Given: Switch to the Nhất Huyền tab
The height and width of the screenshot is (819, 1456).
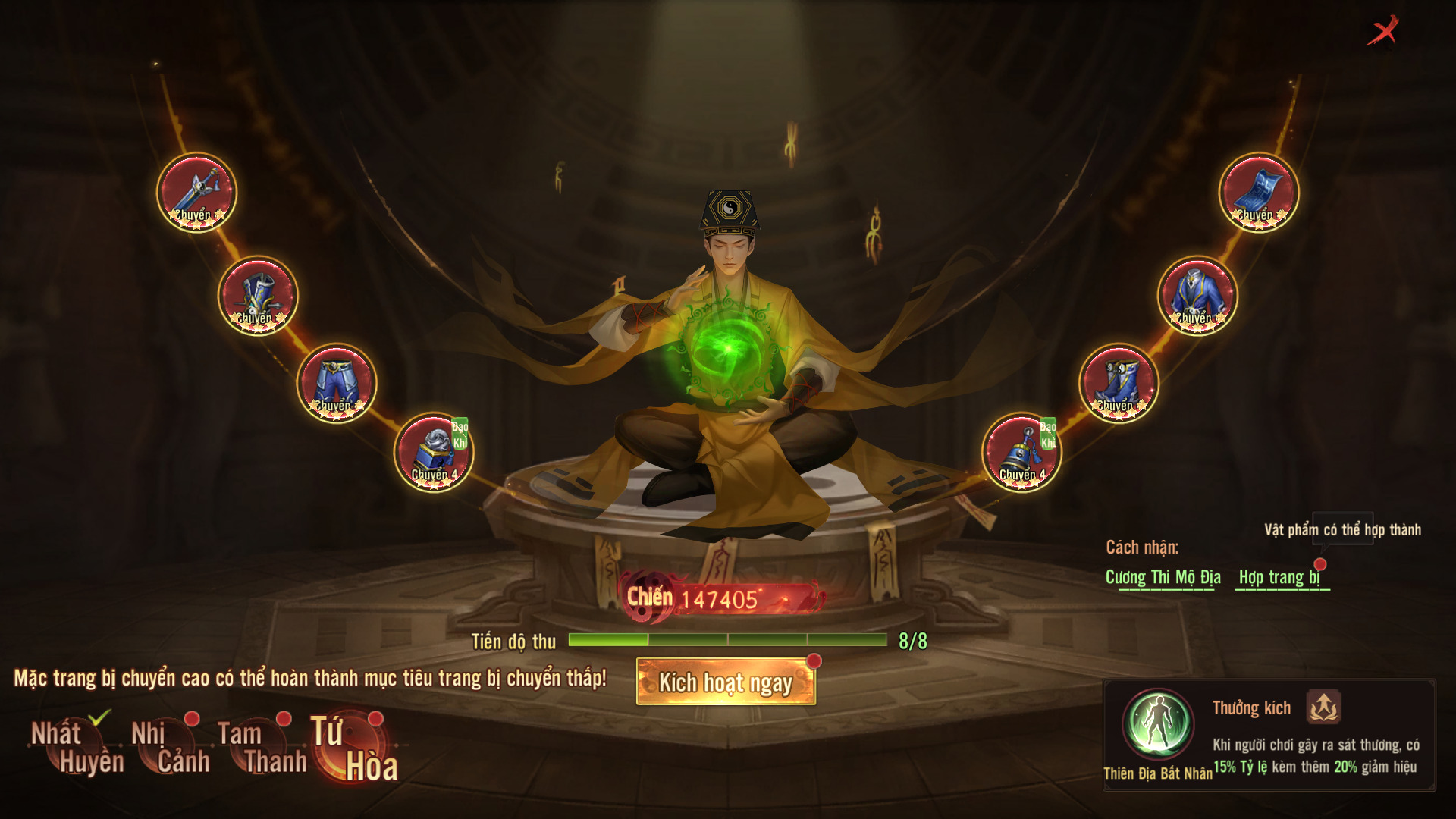Looking at the screenshot, I should point(76,748).
